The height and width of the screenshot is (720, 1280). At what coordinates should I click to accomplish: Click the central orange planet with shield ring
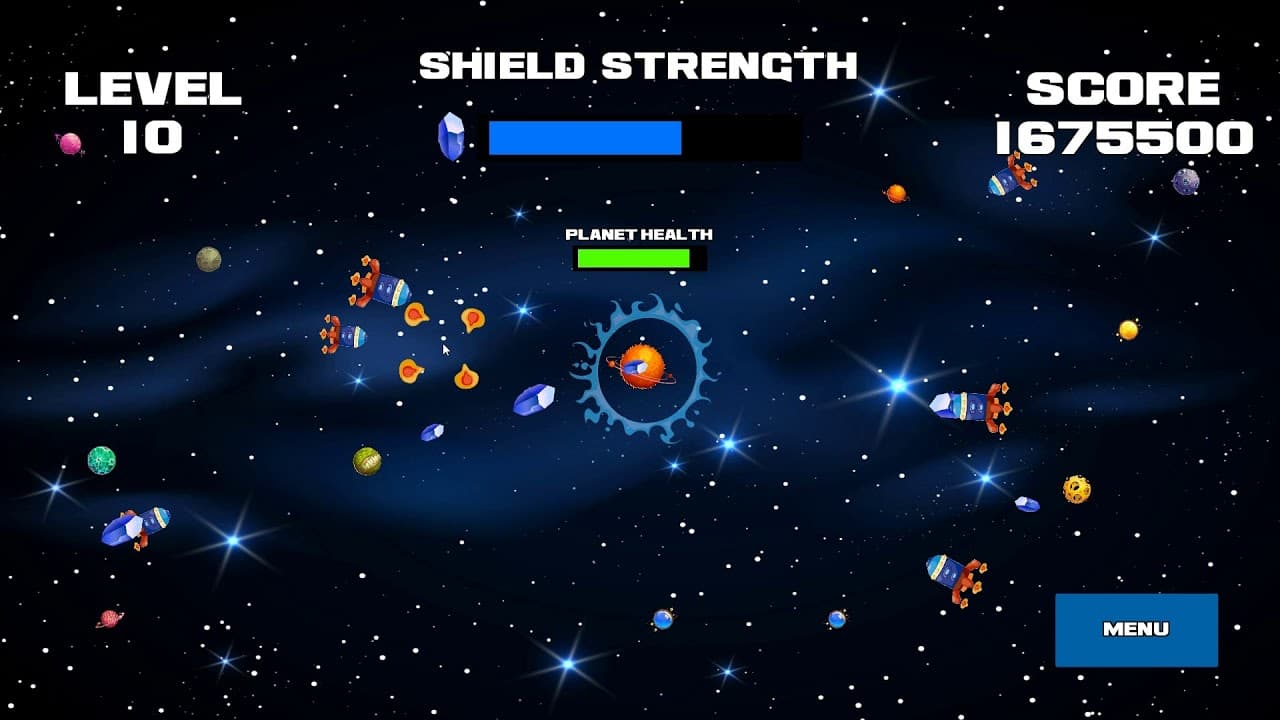[640, 365]
